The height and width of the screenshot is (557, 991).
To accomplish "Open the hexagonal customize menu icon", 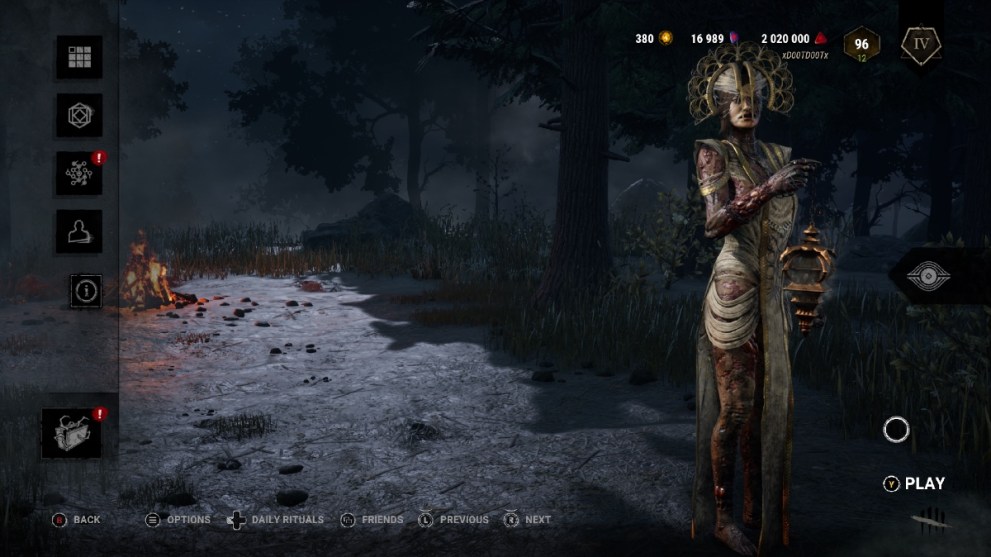I will (79, 116).
